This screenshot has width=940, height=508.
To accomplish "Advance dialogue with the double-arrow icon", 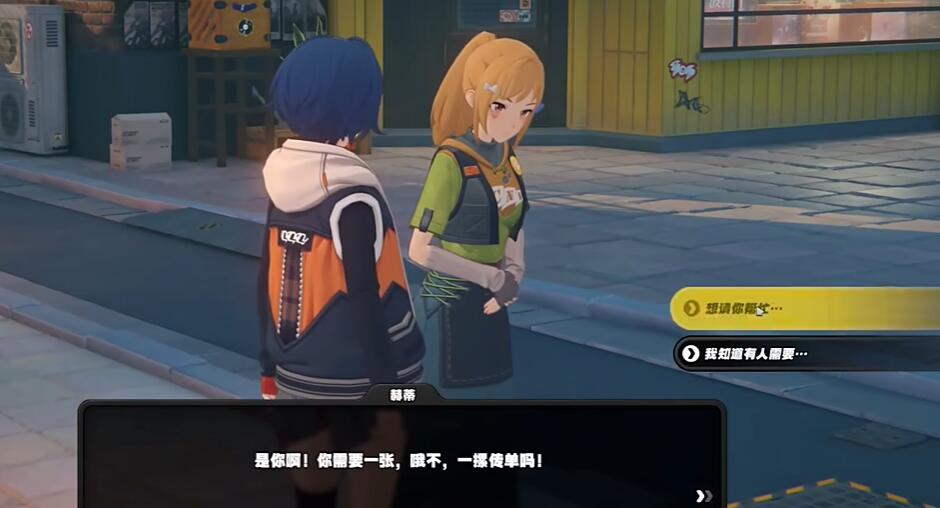I will click(704, 495).
